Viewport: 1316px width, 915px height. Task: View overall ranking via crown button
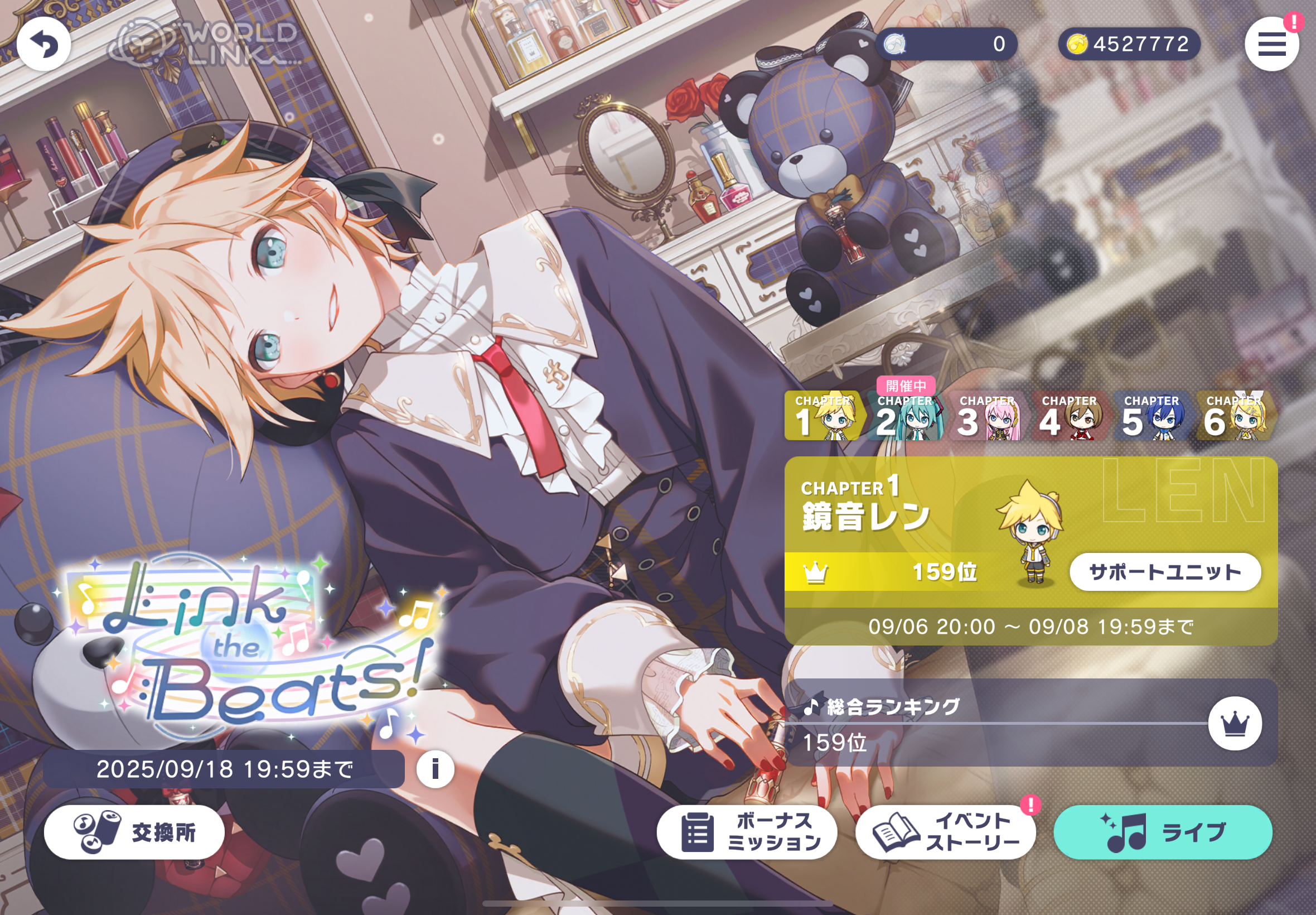pos(1235,724)
